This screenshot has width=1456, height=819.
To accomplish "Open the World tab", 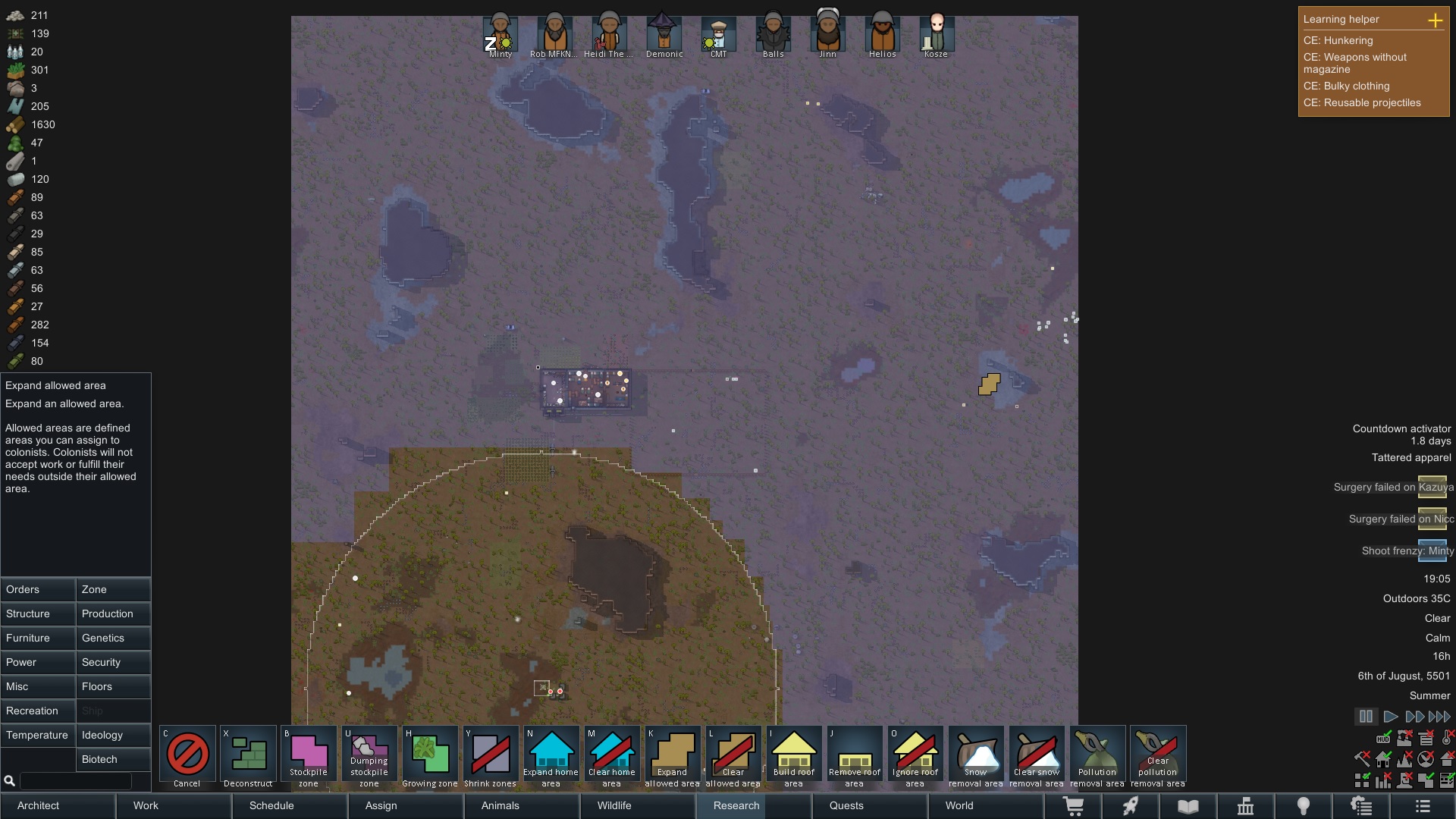I will coord(959,805).
